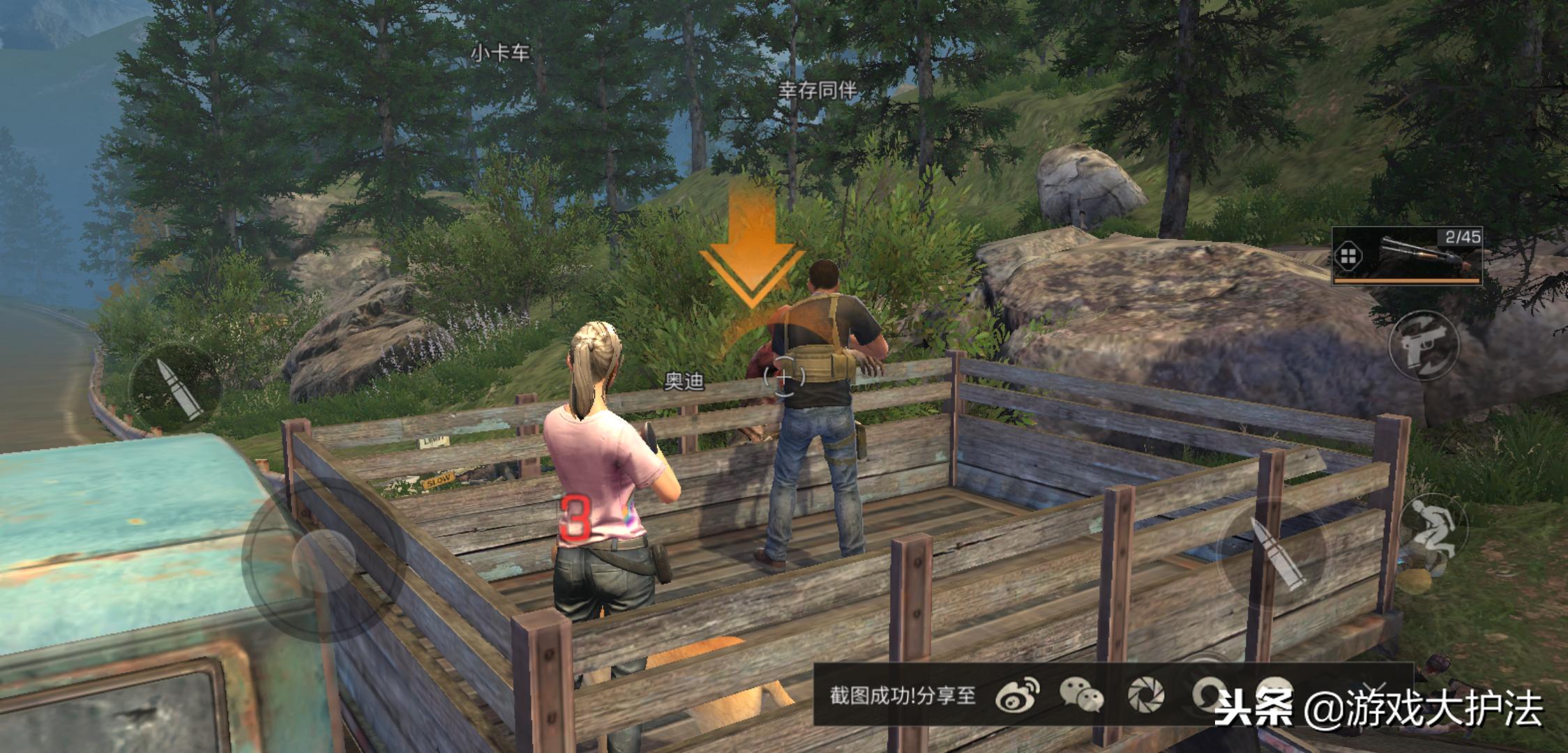Viewport: 1568px width, 753px height.
Task: Share the screenshot to WeChat
Action: click(1080, 695)
